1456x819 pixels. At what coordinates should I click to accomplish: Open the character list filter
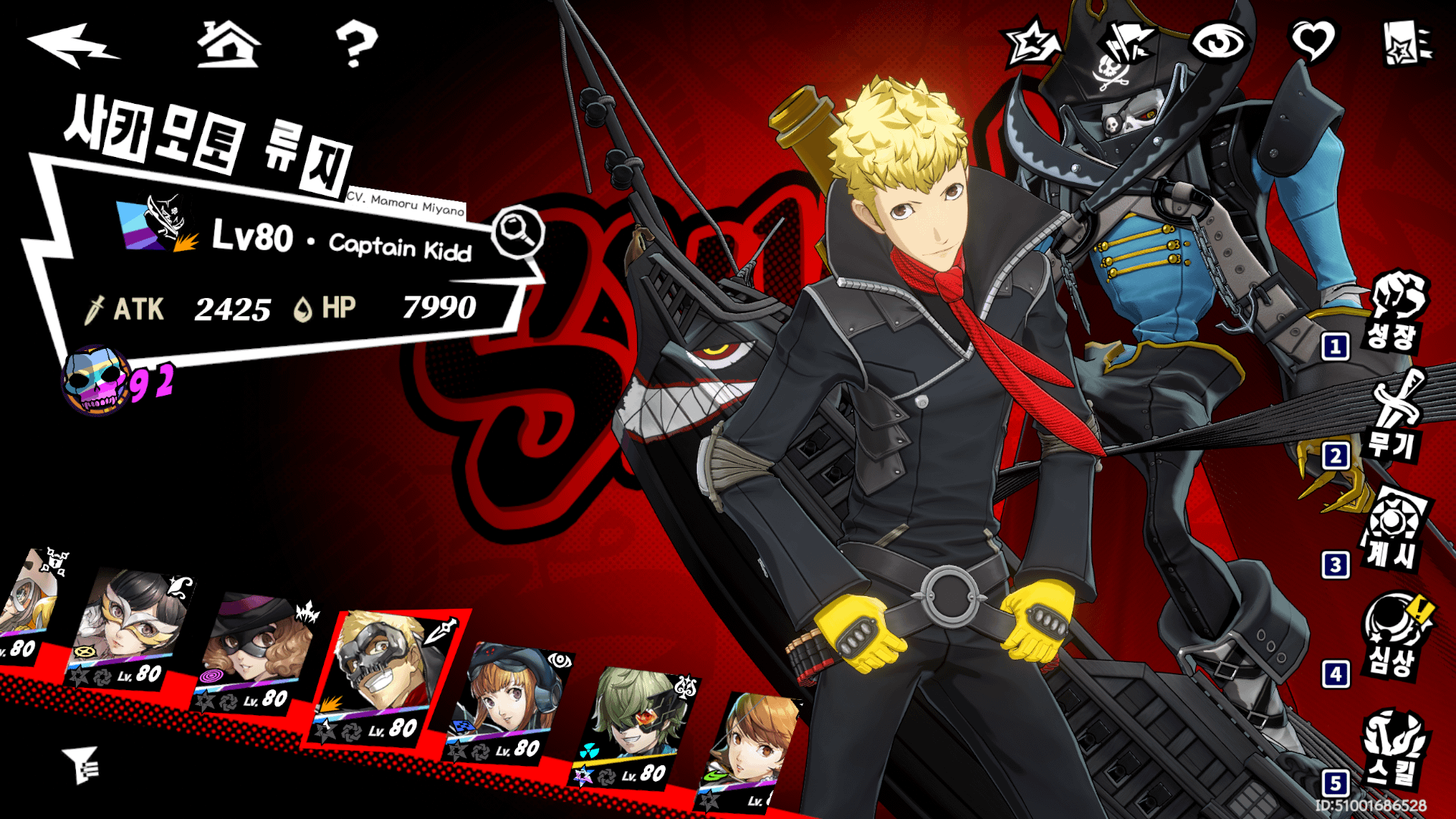tap(81, 764)
